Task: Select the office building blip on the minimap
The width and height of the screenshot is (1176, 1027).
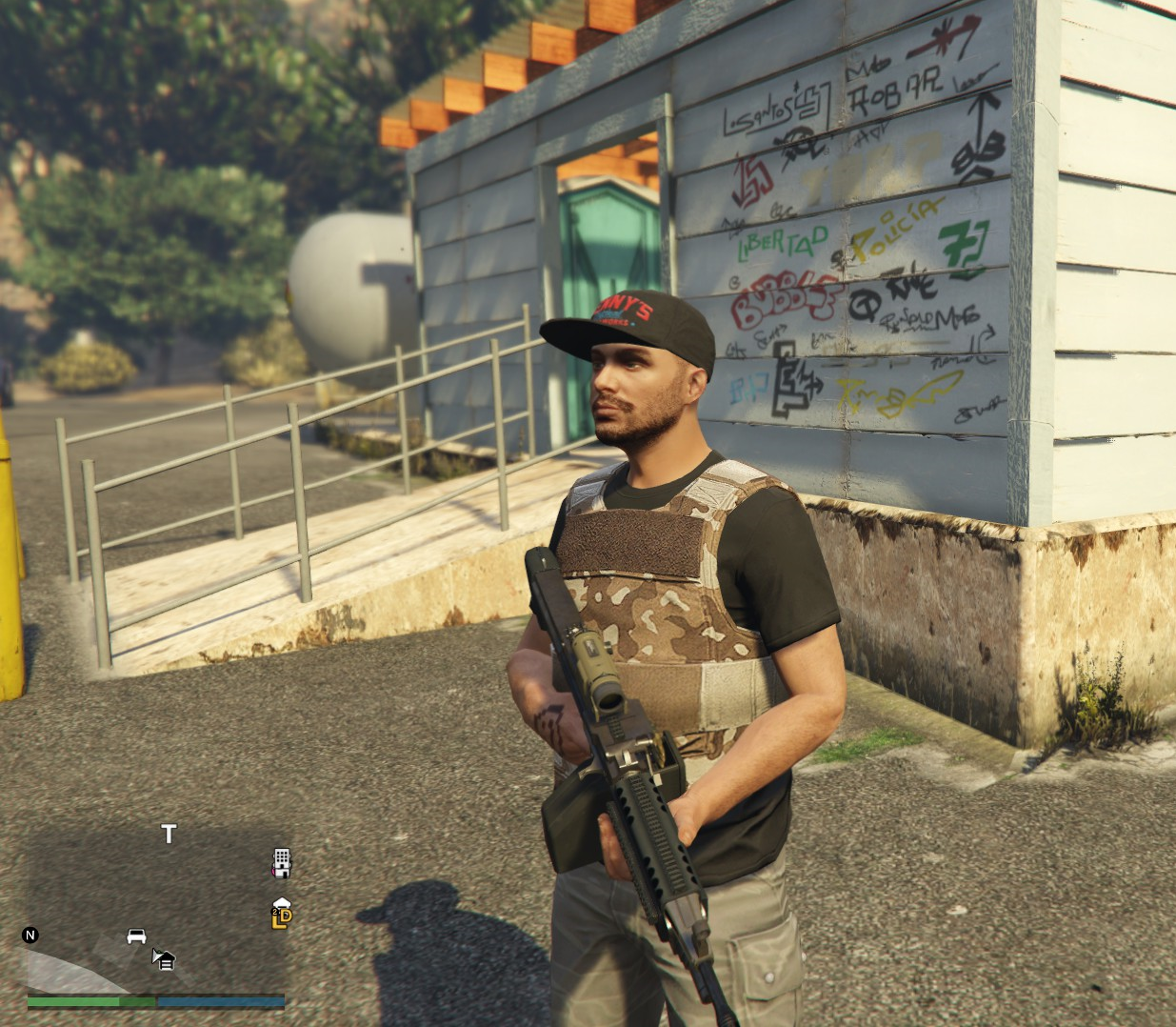Action: pyautogui.click(x=281, y=861)
